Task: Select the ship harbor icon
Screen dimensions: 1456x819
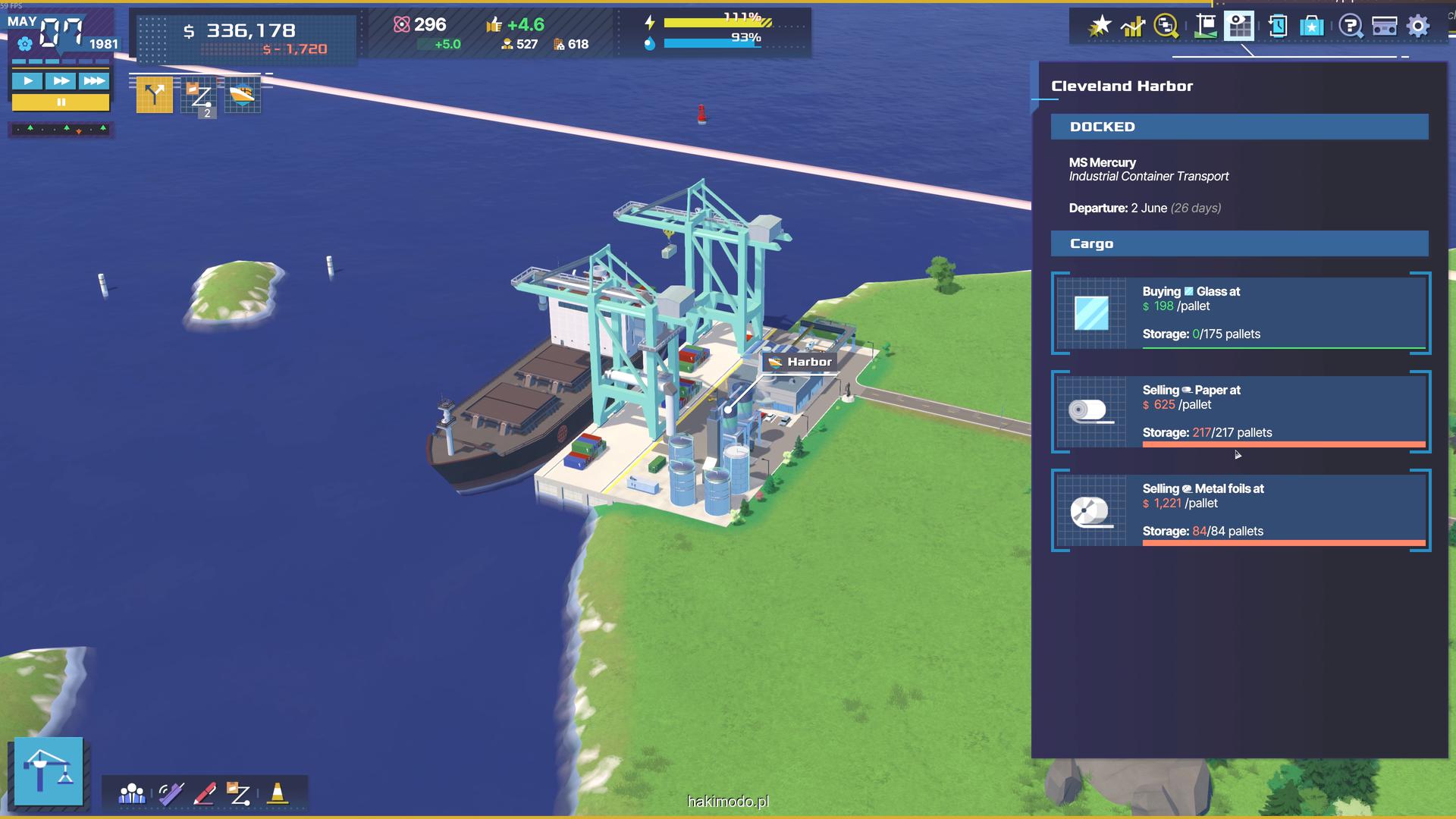Action: [243, 96]
